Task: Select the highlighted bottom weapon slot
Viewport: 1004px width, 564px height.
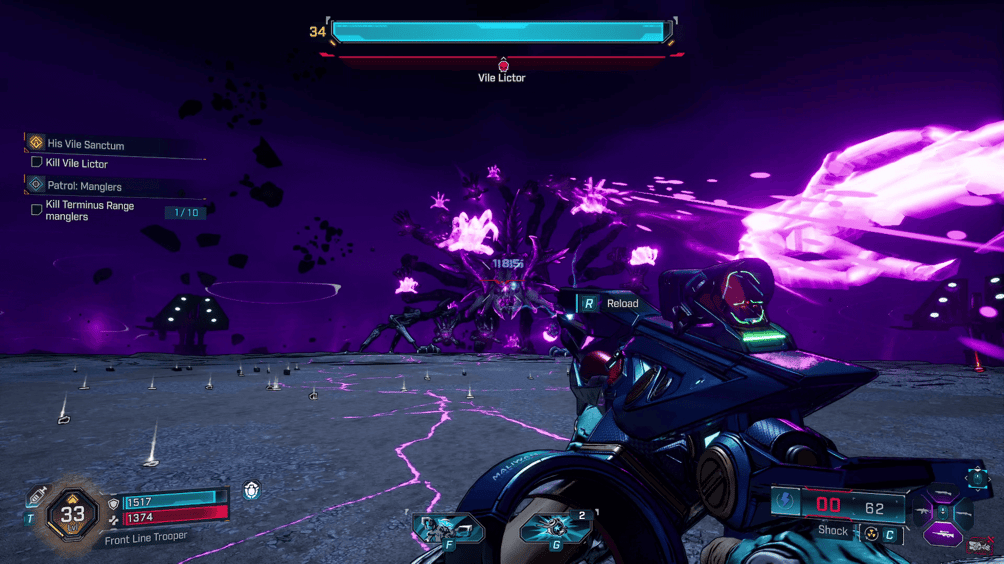Action: click(943, 535)
